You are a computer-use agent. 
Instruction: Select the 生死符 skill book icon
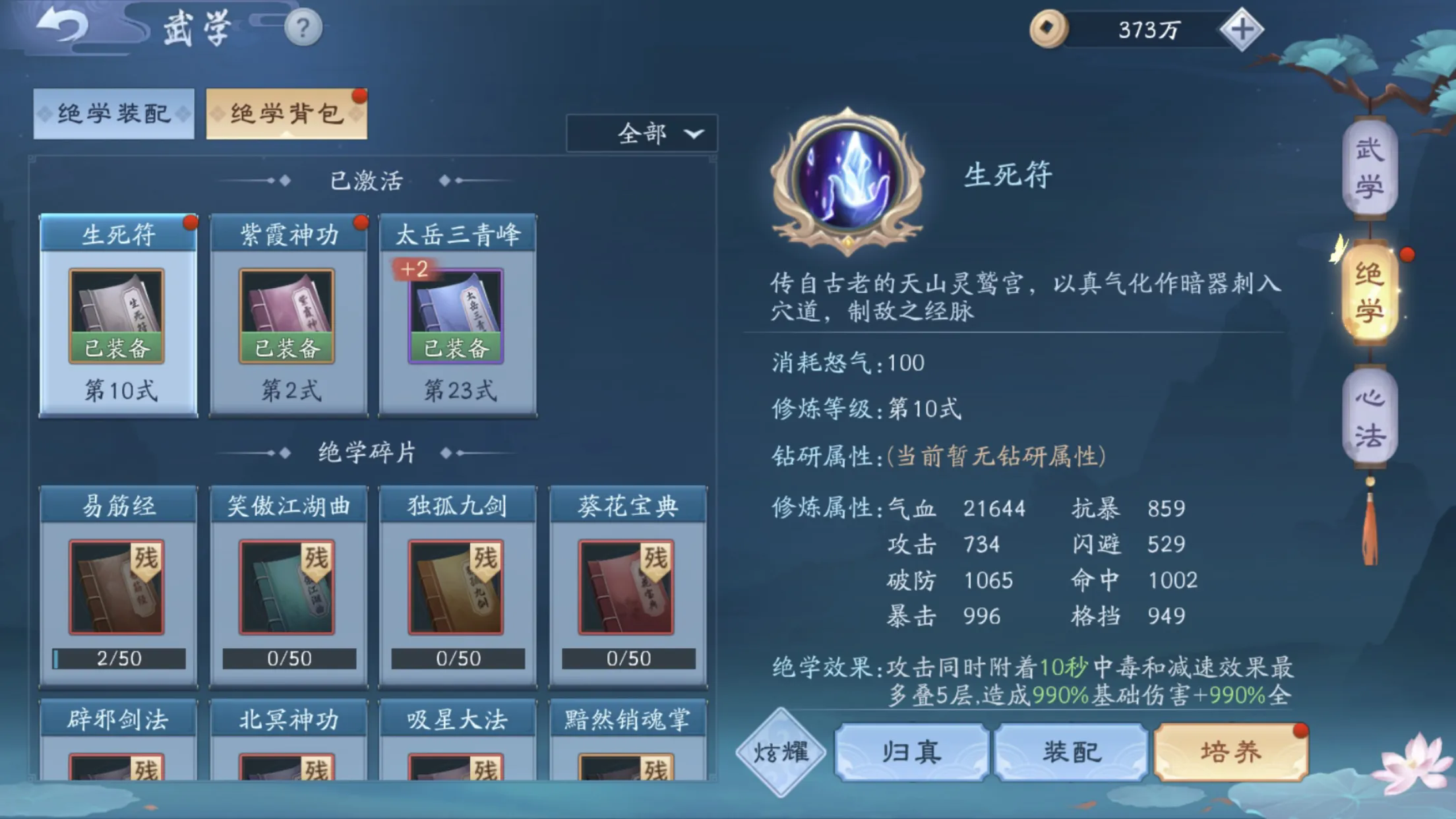tap(117, 315)
